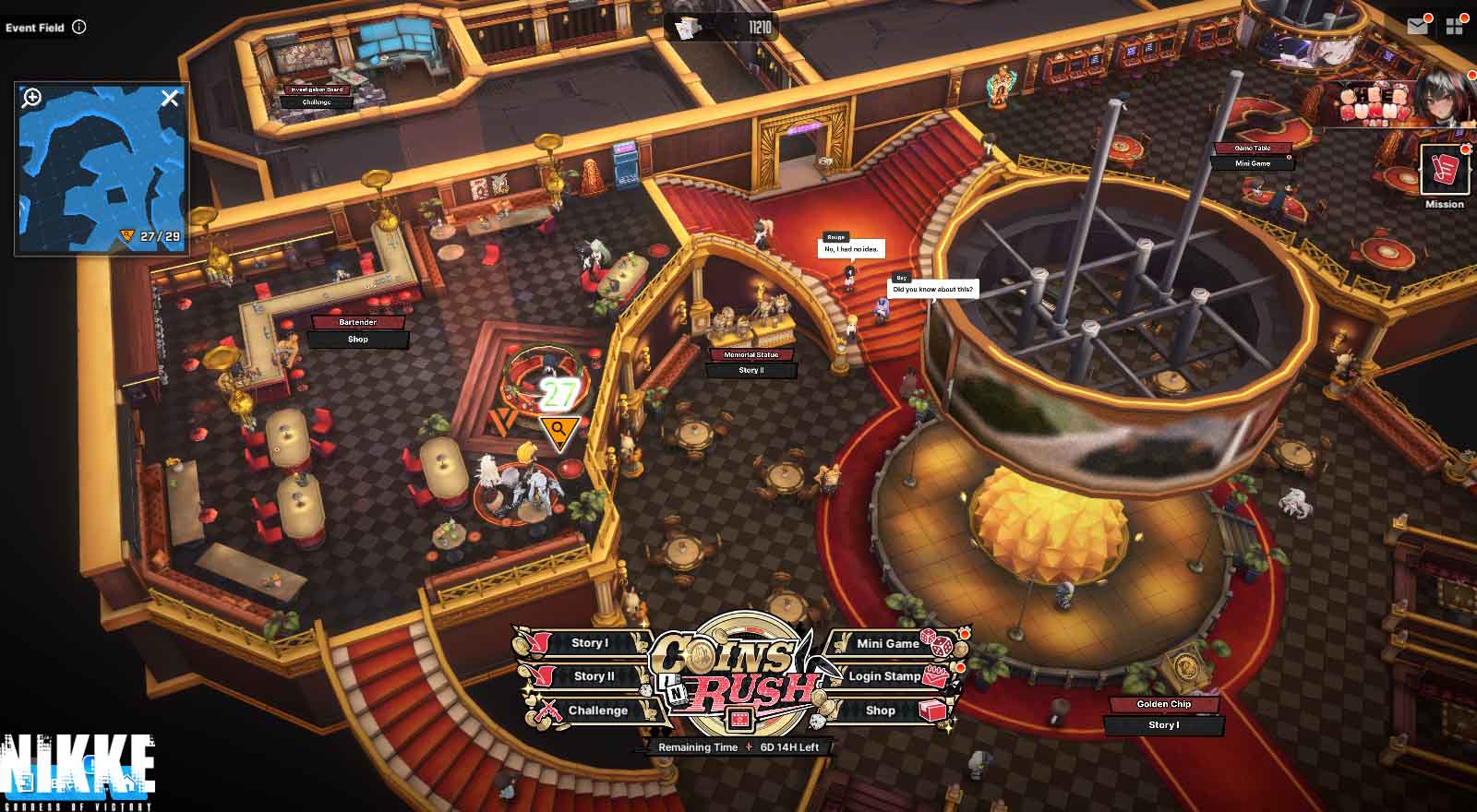Open the four-square grid menu icon

pyautogui.click(x=1455, y=27)
